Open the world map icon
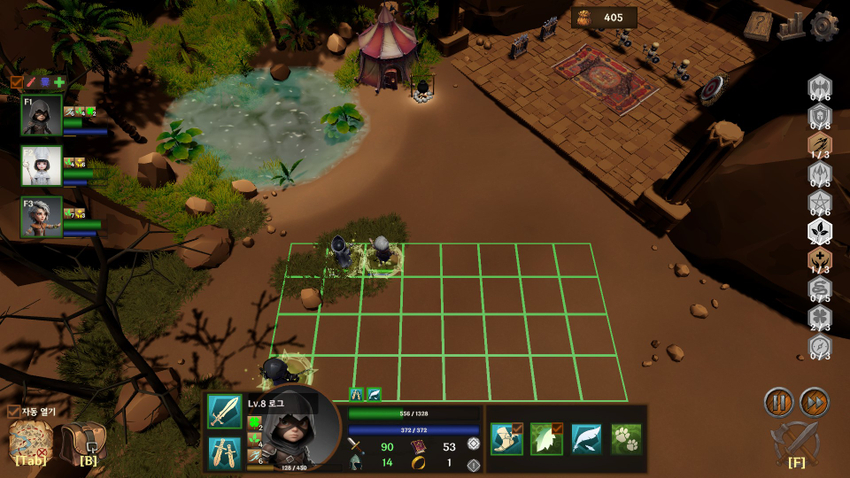850x478 pixels. pyautogui.click(x=31, y=440)
